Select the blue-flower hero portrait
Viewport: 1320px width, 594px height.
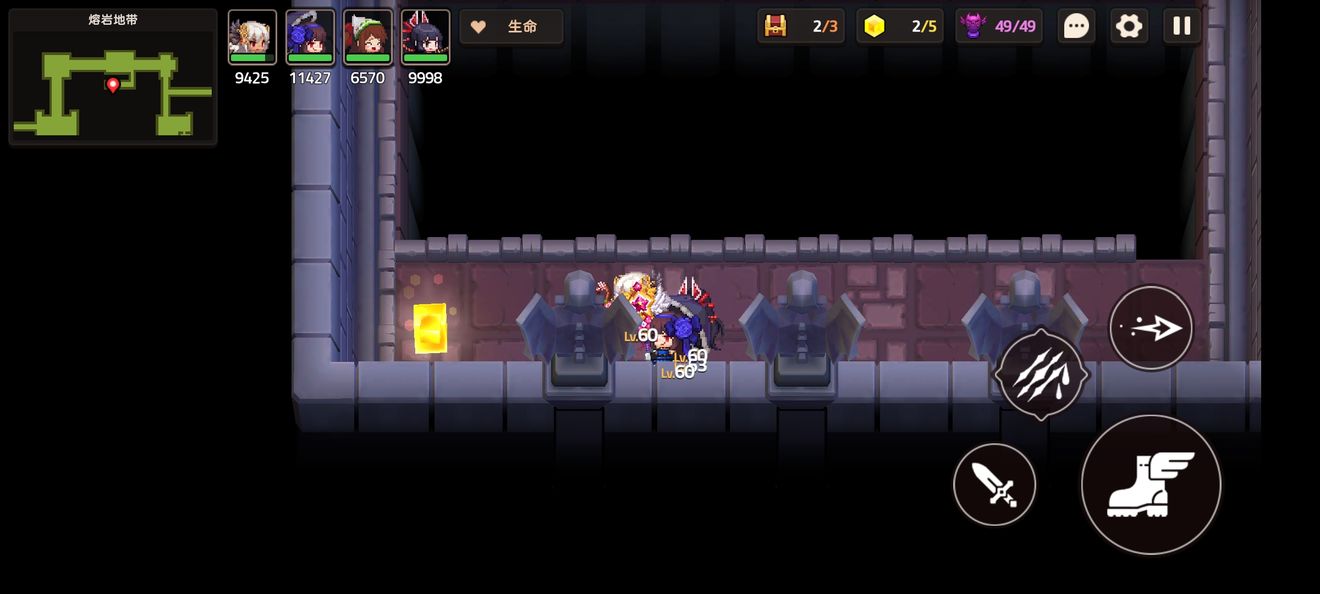[310, 38]
